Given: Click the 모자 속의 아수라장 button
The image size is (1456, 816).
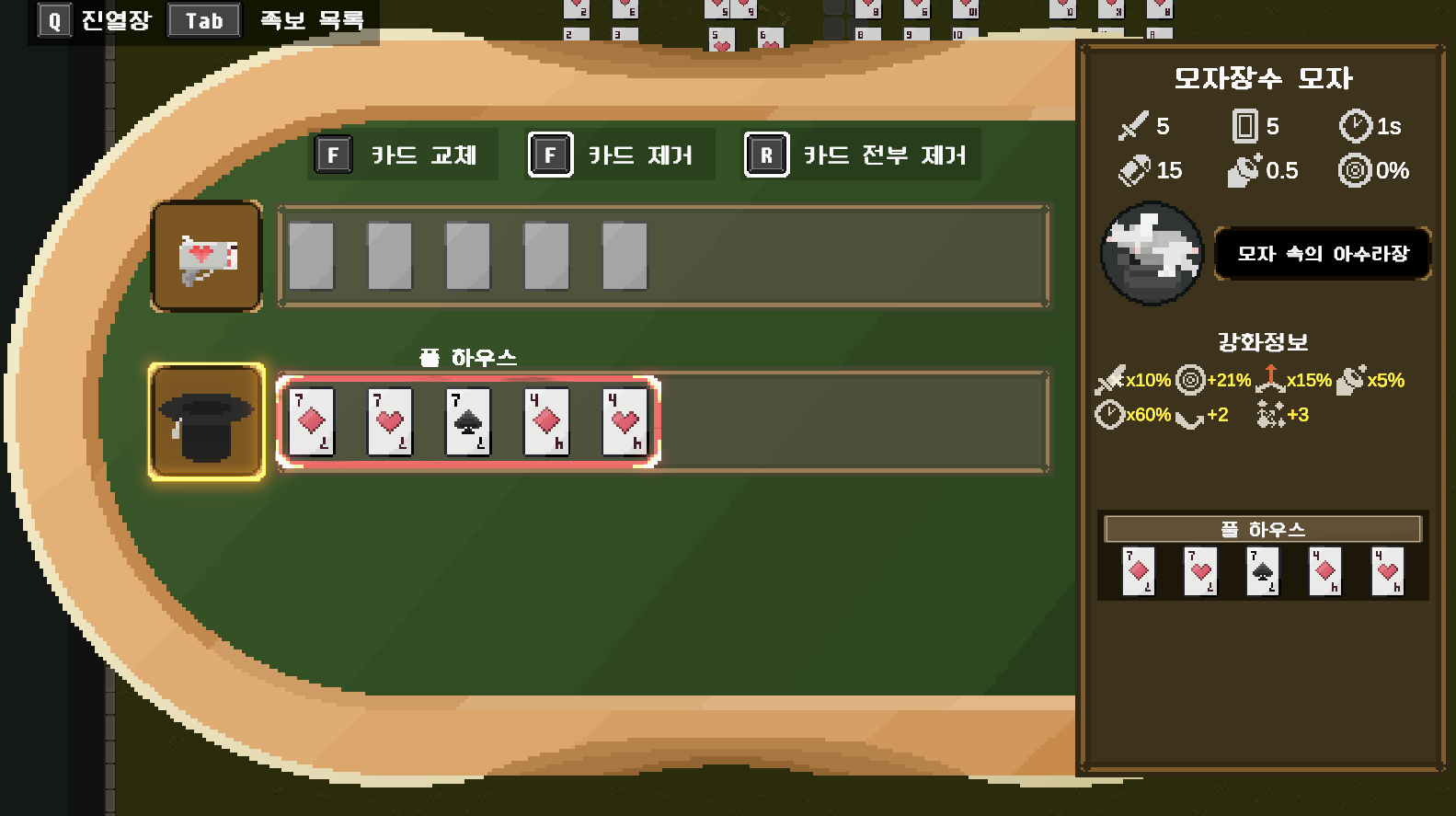Looking at the screenshot, I should coord(1322,254).
